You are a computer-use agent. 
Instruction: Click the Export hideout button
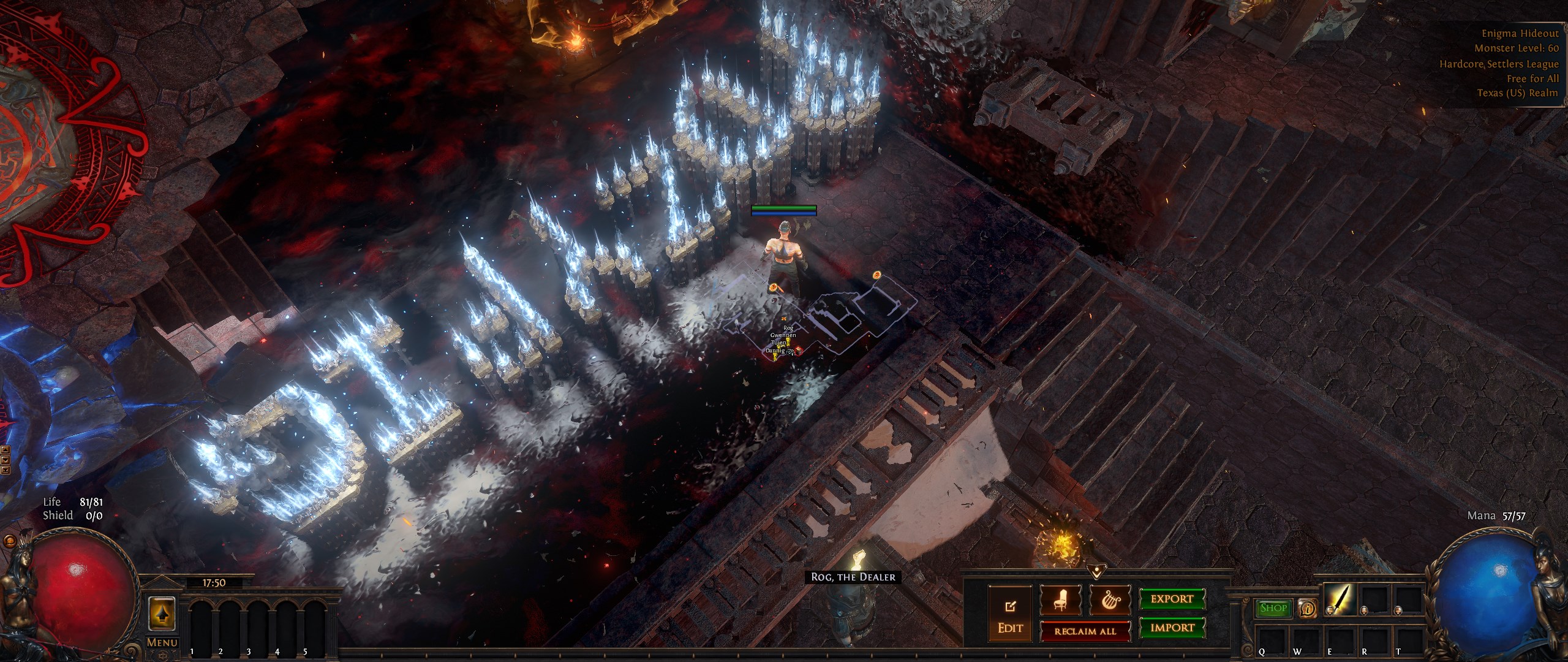click(x=1172, y=599)
